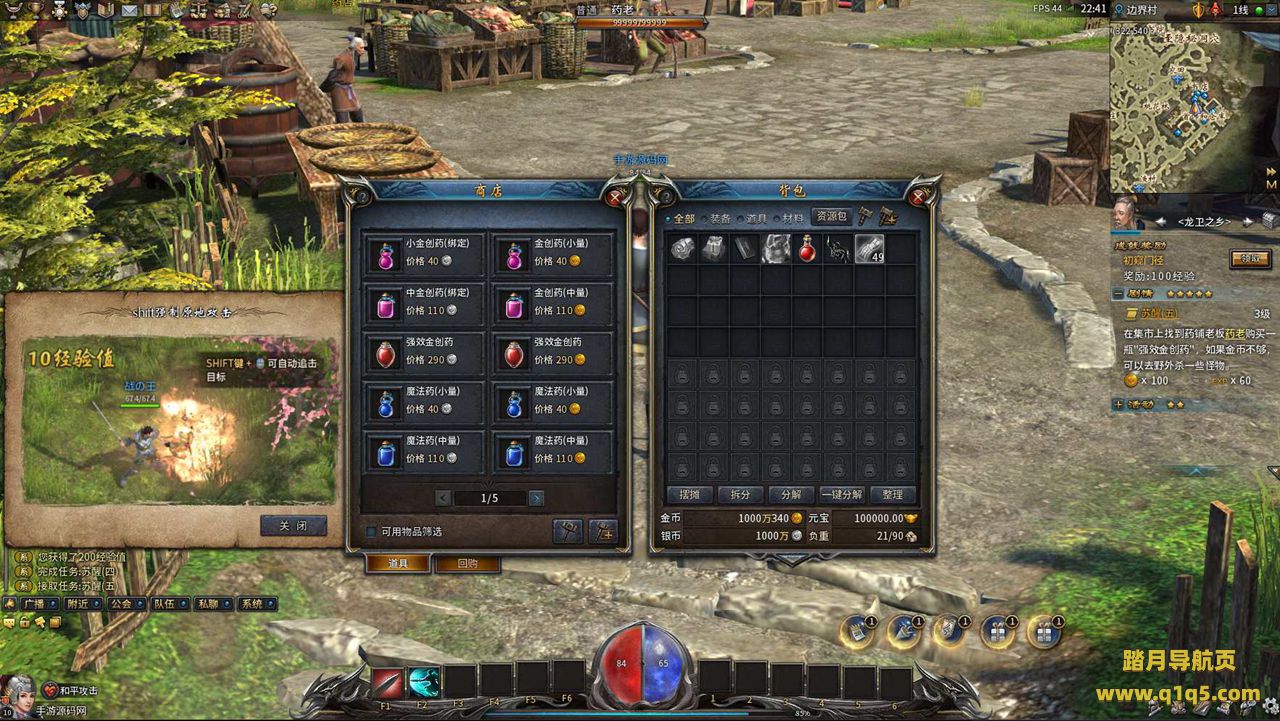Go to next shop page
Screen dimensions: 1280x721
pyautogui.click(x=537, y=498)
